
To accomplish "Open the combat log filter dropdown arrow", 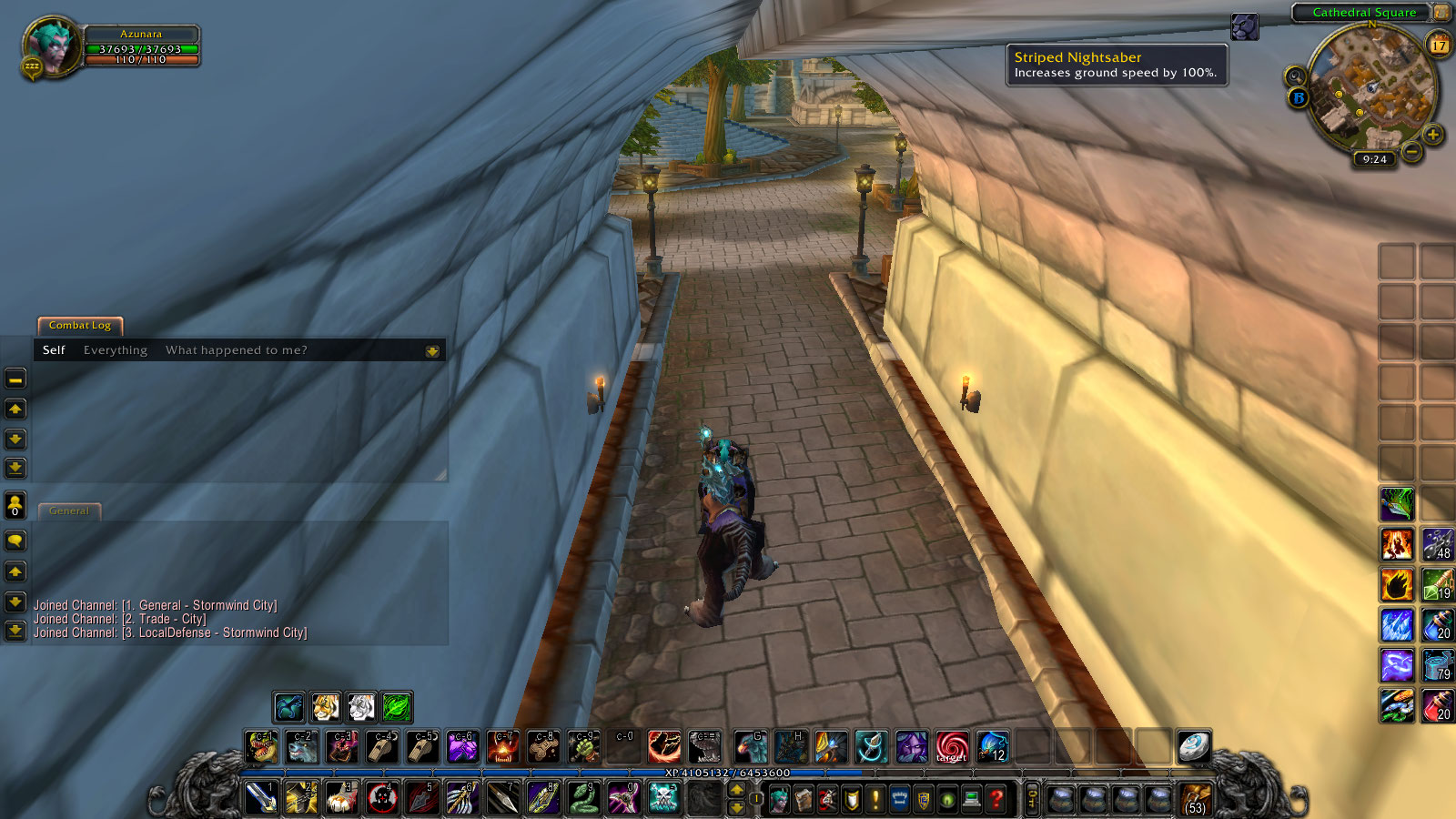I will [432, 349].
